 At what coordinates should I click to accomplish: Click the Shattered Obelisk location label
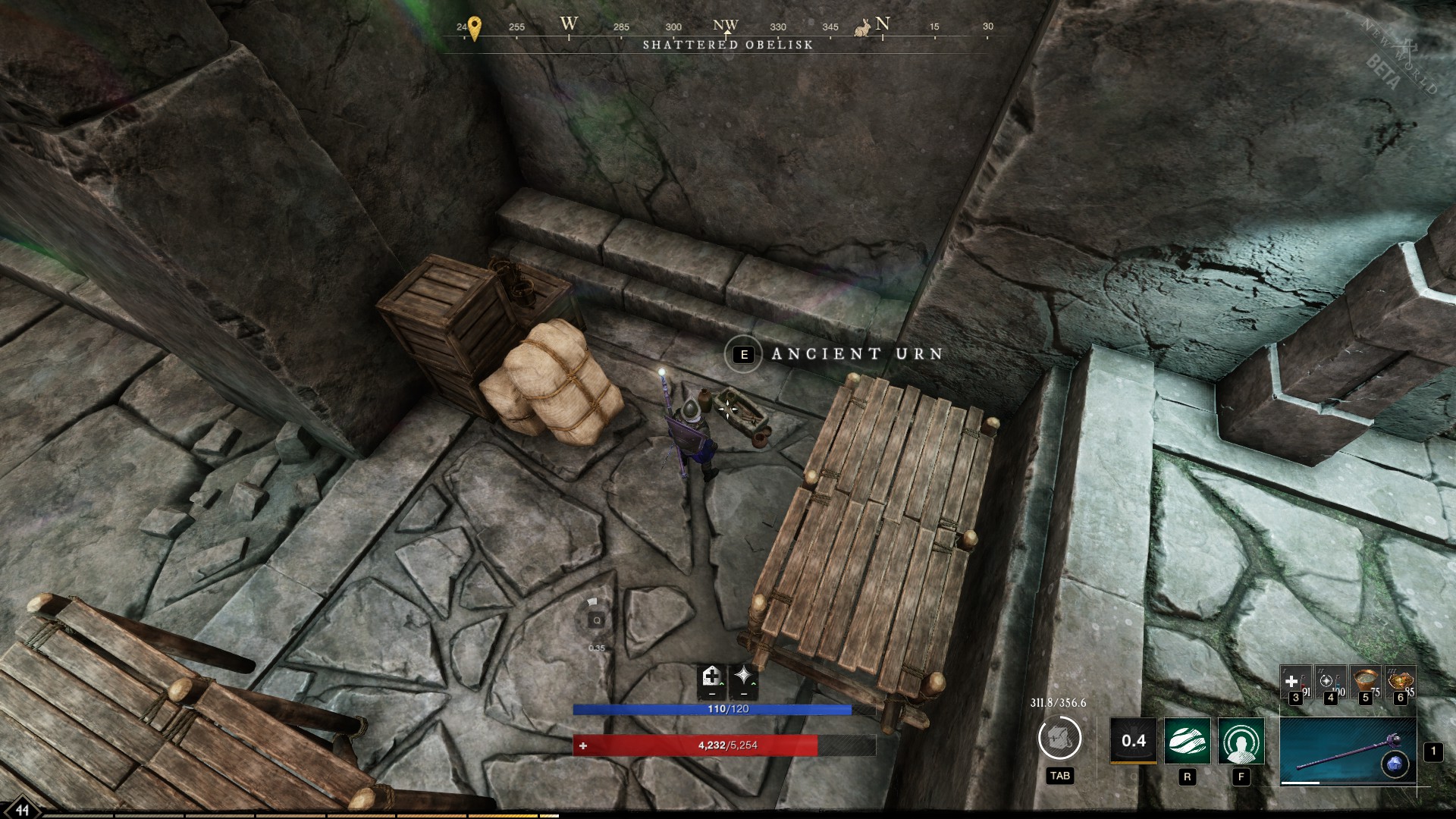[x=729, y=45]
